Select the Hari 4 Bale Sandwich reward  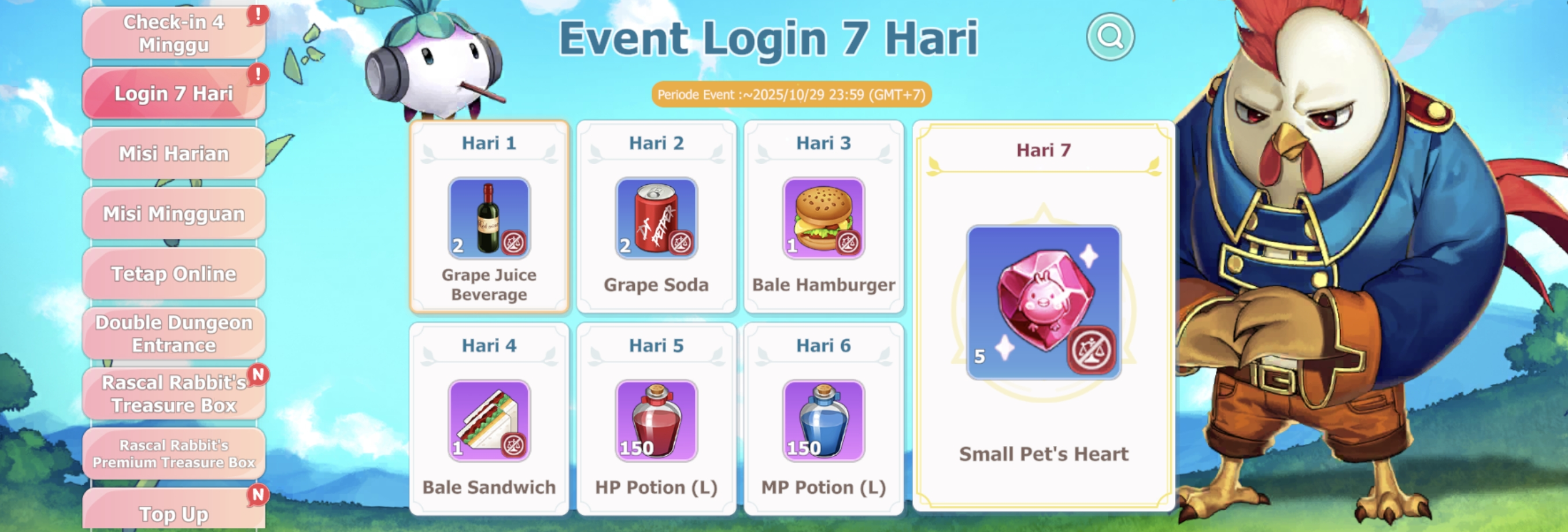(x=489, y=420)
